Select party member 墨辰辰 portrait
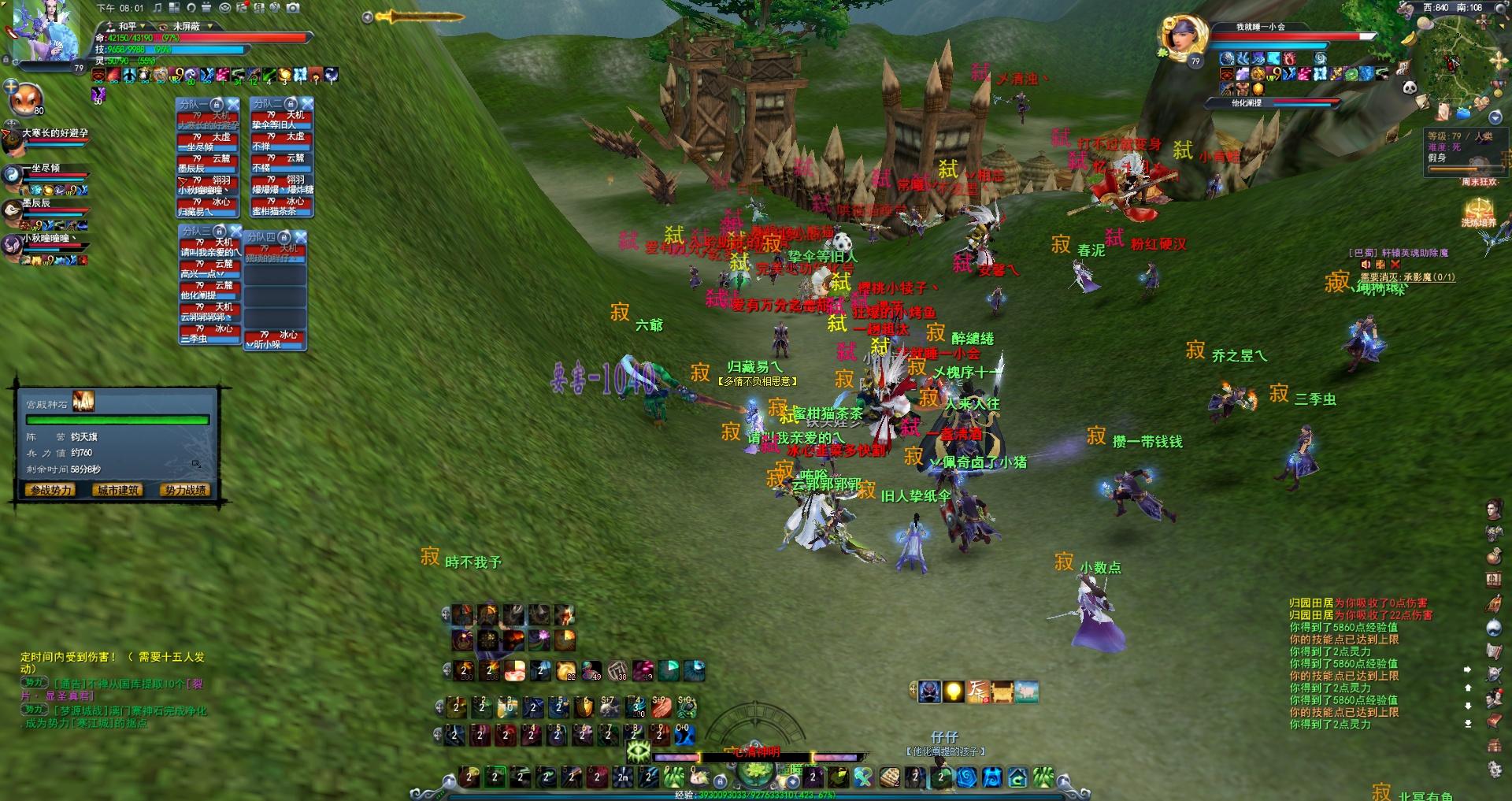Viewport: 1512px width, 801px height. 13,210
